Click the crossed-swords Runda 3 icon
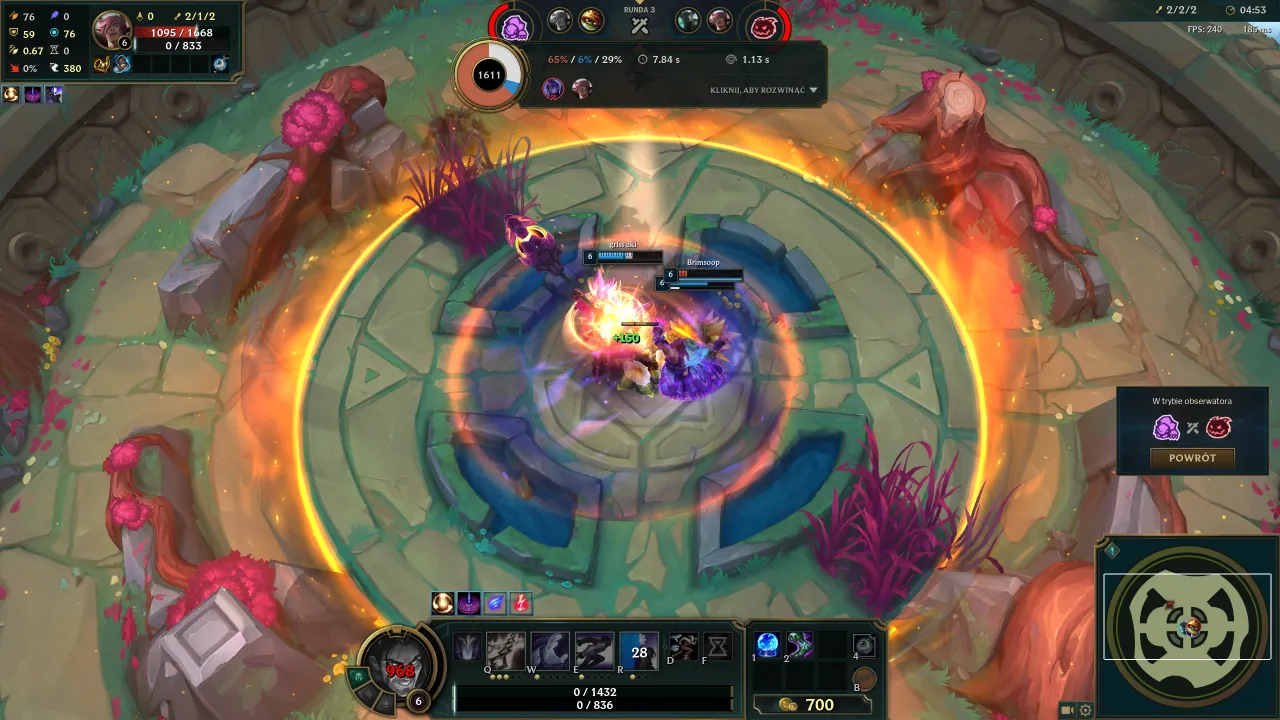The height and width of the screenshot is (720, 1280). coord(640,23)
